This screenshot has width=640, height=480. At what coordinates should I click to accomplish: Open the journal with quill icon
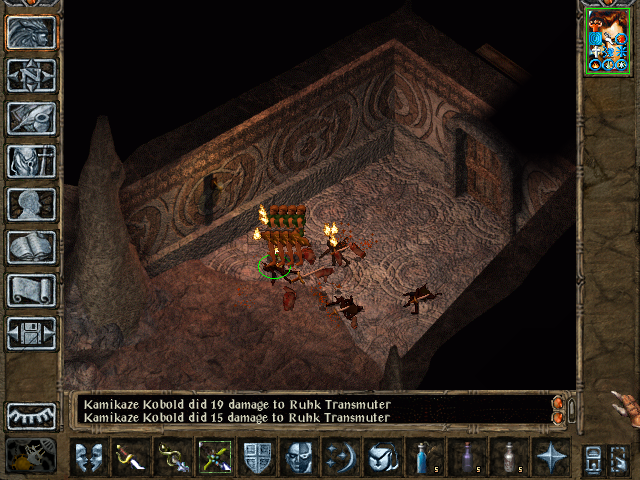pos(31,118)
